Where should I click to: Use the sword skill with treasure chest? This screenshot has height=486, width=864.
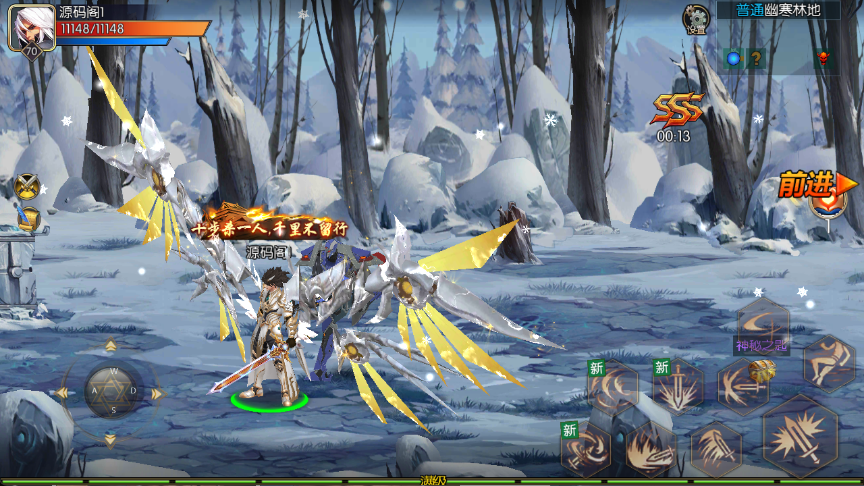point(743,385)
